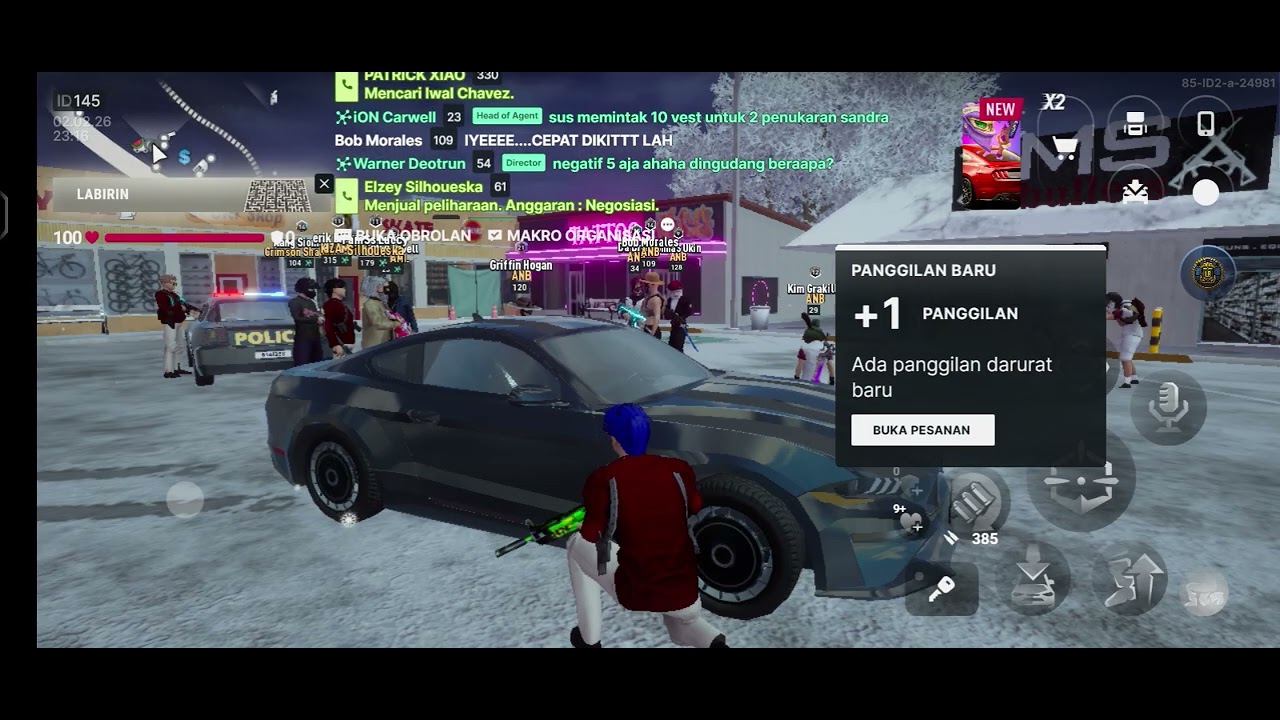Image resolution: width=1280 pixels, height=720 pixels.
Task: Open the Makro Organisasi panel
Action: pos(570,236)
